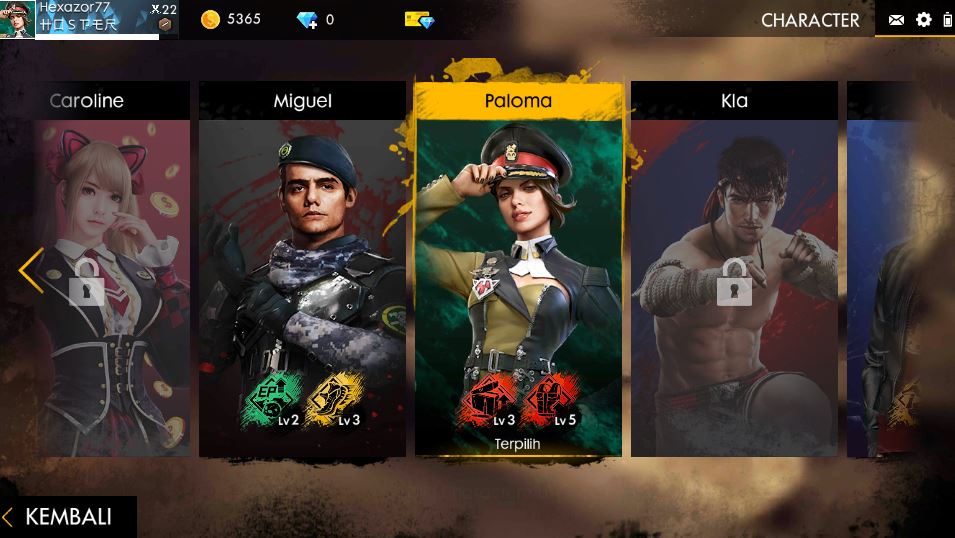Pick the locked Kla character card

click(734, 270)
